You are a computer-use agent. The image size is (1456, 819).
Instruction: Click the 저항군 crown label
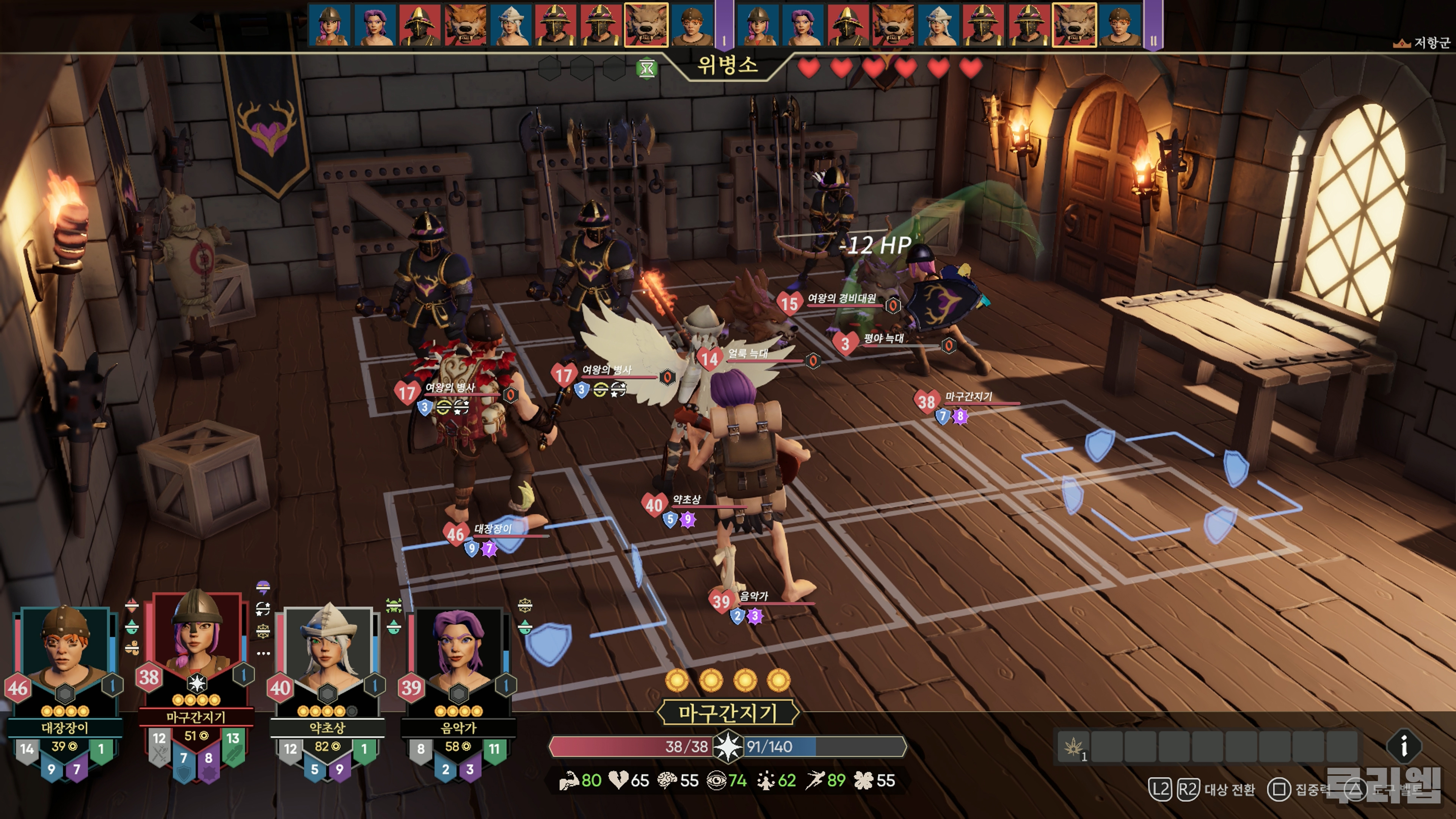pos(1425,43)
